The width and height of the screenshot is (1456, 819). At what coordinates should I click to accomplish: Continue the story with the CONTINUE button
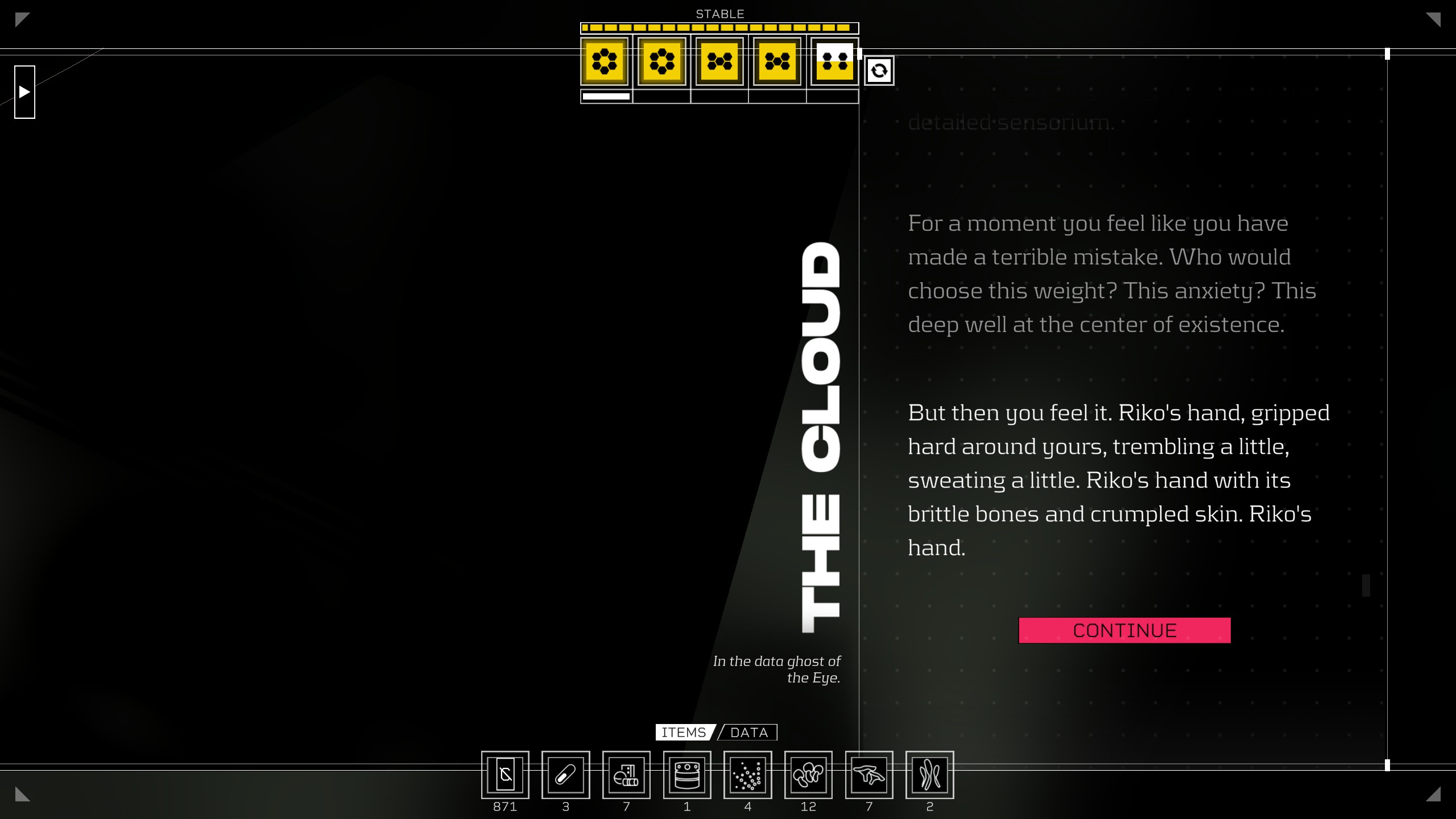click(x=1124, y=630)
